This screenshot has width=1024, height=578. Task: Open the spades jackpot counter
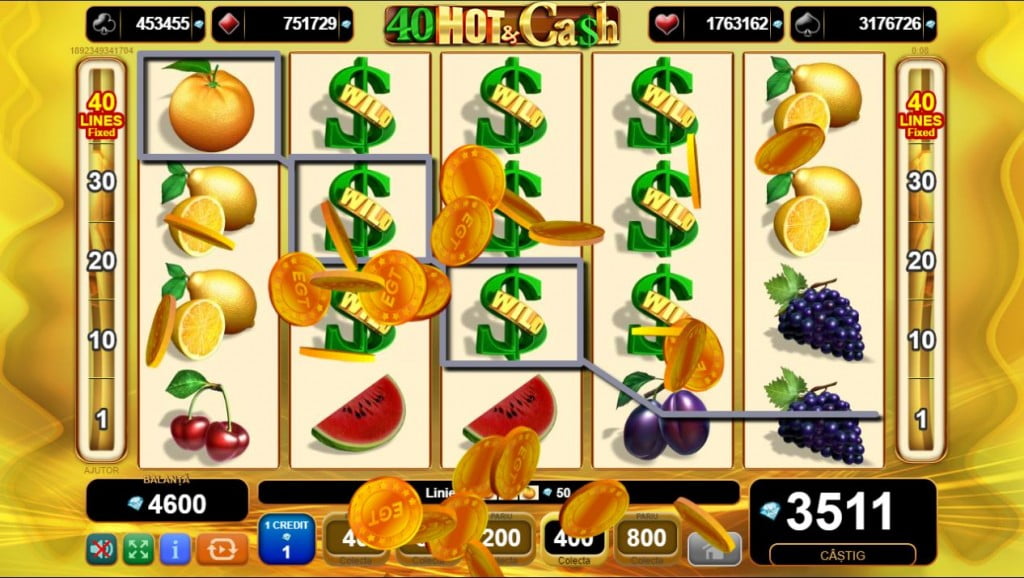pyautogui.click(x=863, y=24)
